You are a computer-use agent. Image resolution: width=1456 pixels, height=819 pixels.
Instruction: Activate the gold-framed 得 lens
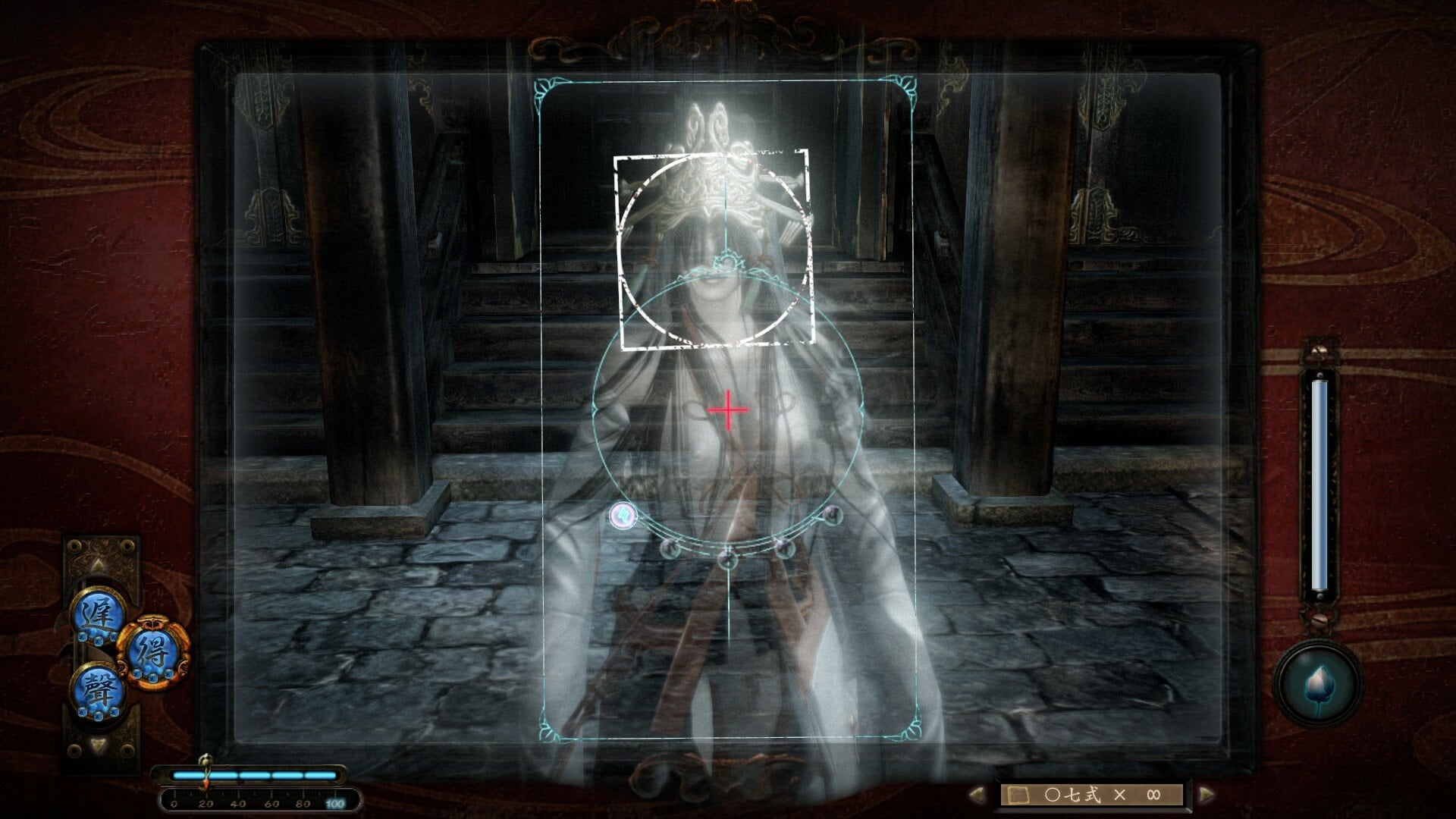[x=152, y=651]
